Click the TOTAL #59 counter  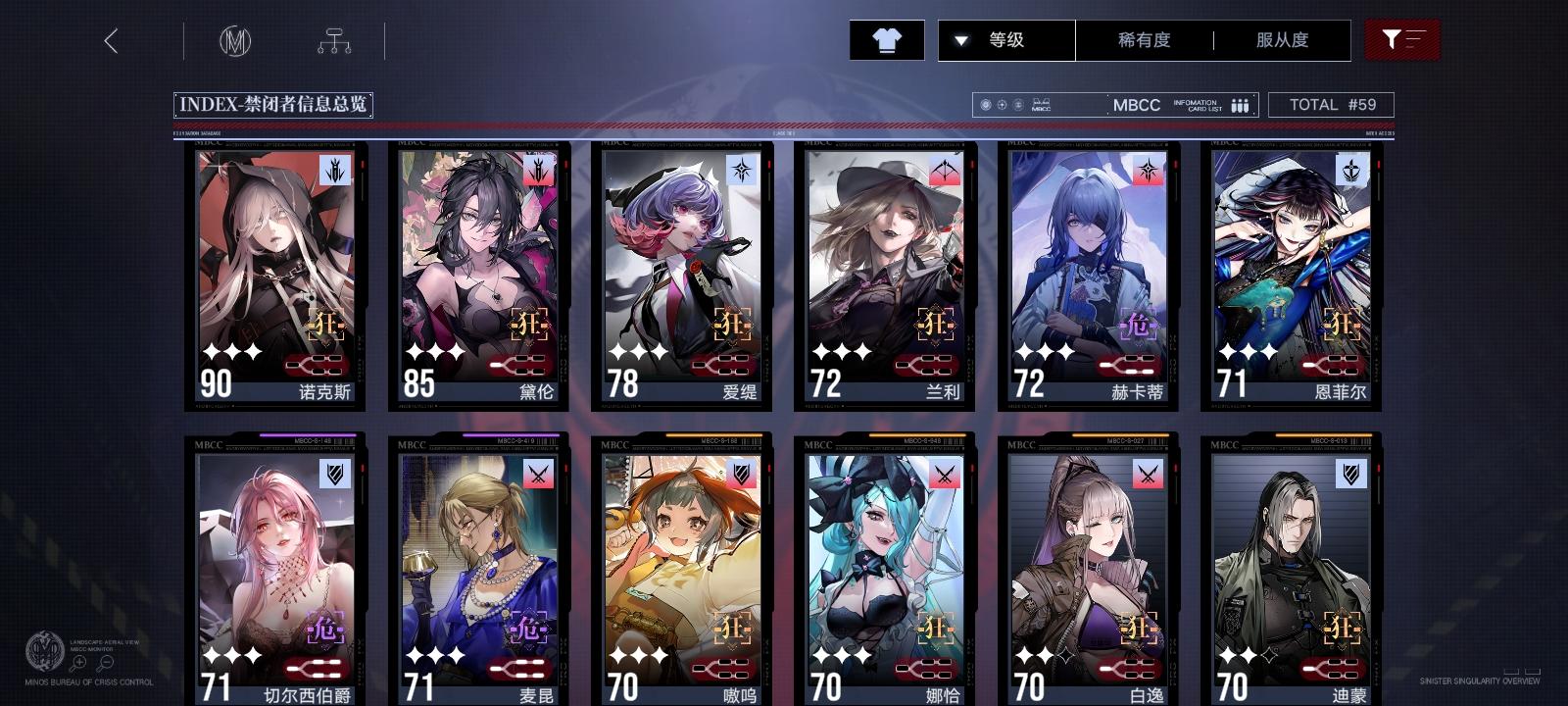(x=1332, y=104)
